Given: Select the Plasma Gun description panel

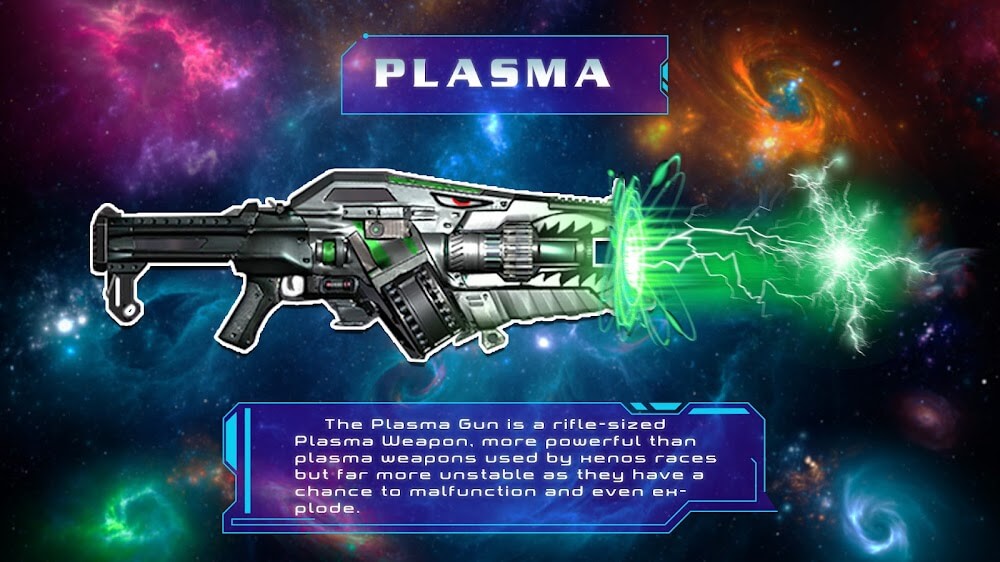Looking at the screenshot, I should [498, 465].
